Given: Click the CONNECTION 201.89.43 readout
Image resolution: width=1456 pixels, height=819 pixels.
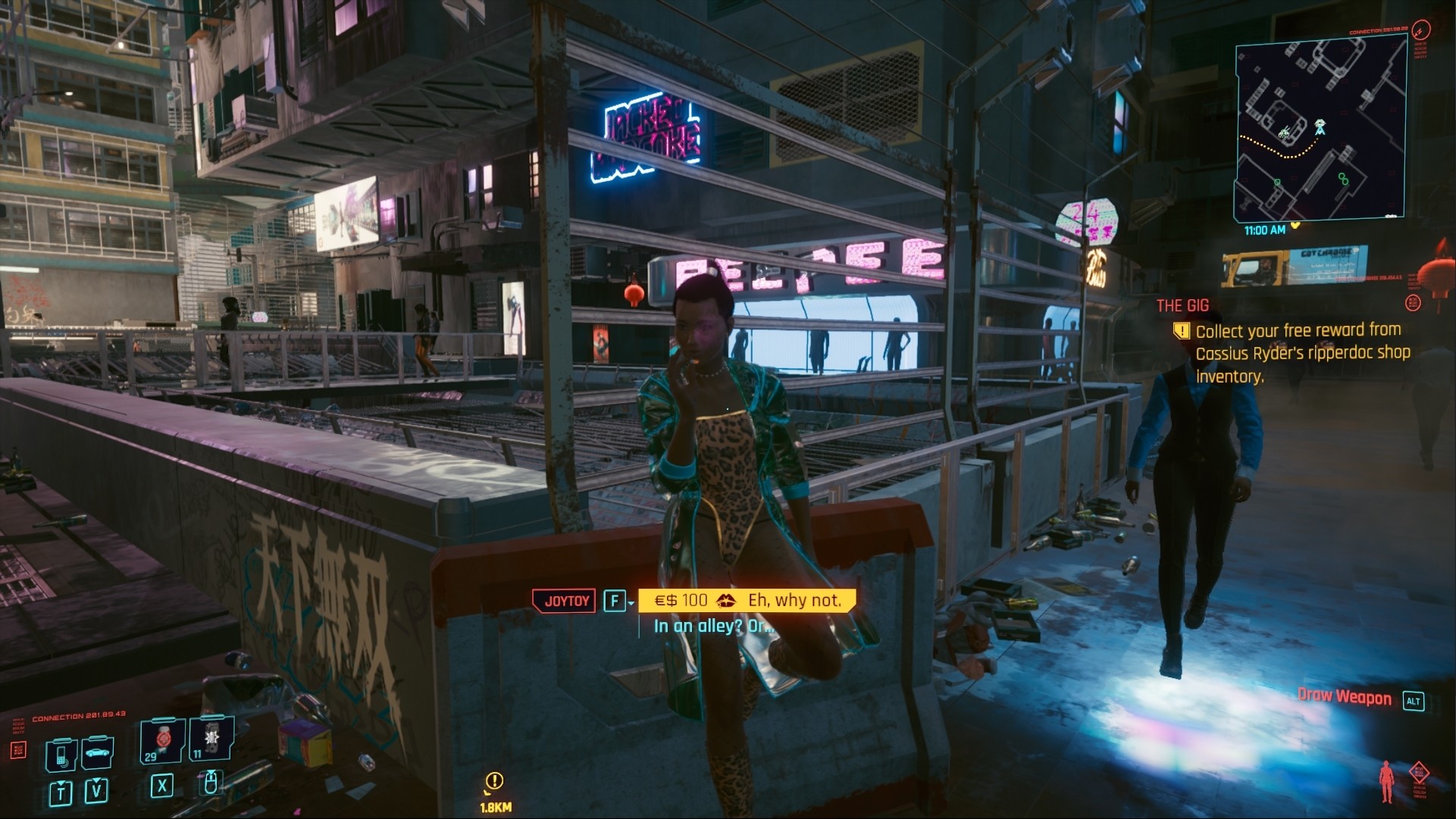Looking at the screenshot, I should pos(78,715).
